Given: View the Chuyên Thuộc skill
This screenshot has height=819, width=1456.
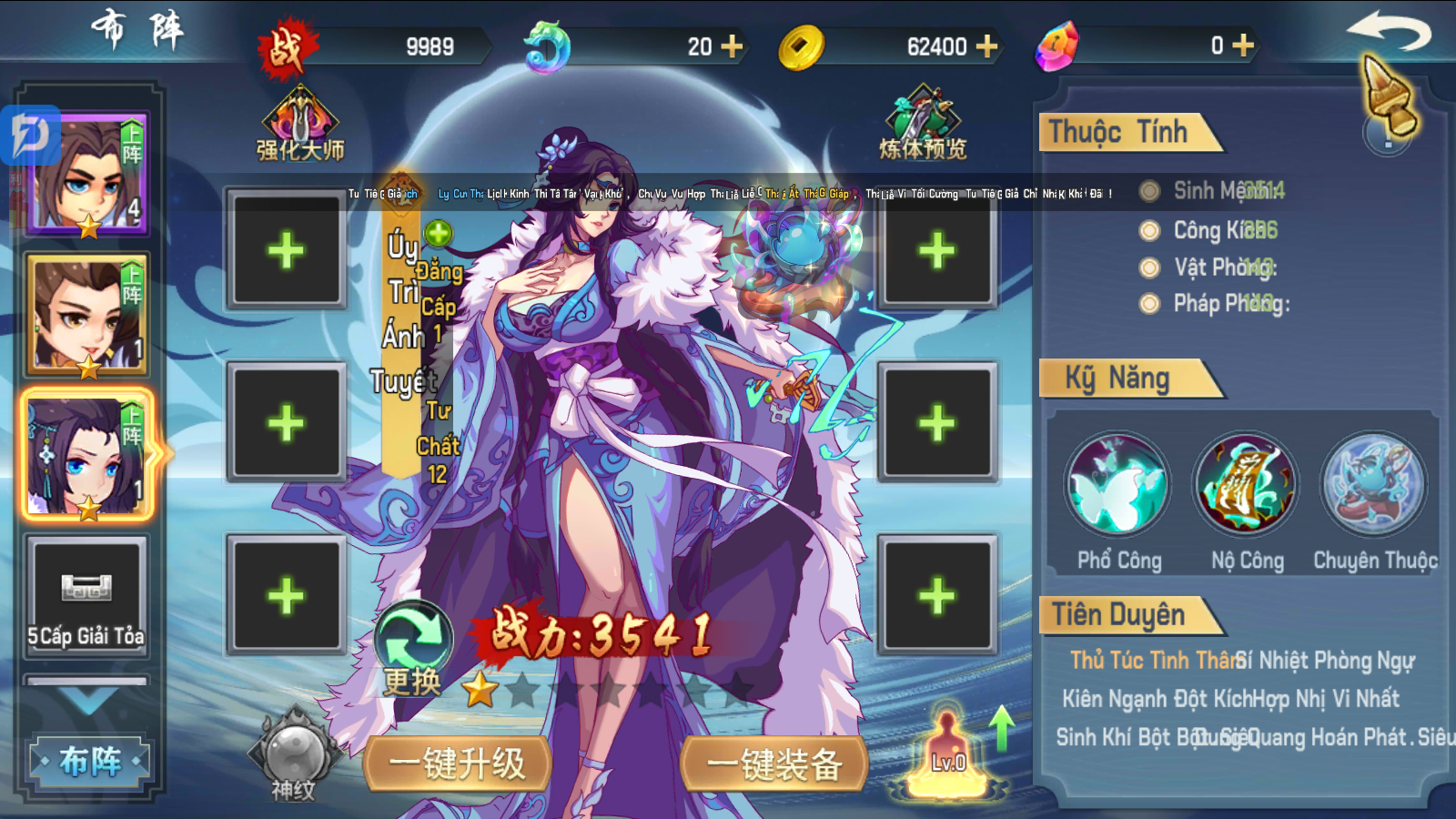Looking at the screenshot, I should click(1374, 484).
